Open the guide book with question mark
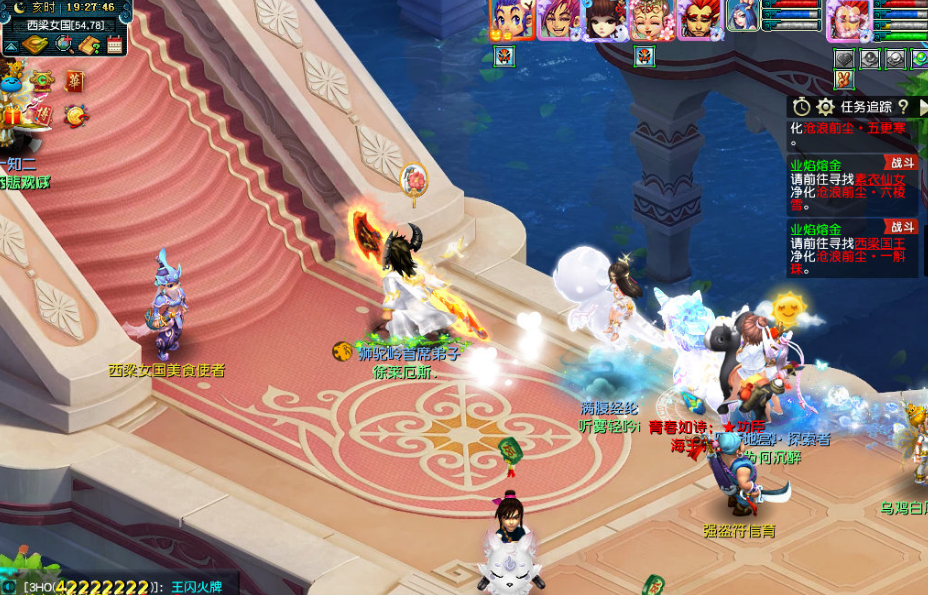Screen dimensions: 928x595 [x=89, y=44]
